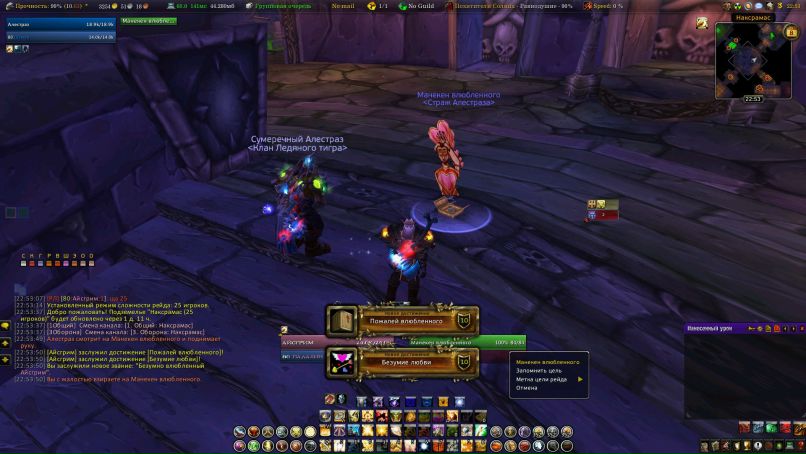This screenshot has height=454, width=806.
Task: Select "Отмена" to close the context menu
Action: click(527, 388)
